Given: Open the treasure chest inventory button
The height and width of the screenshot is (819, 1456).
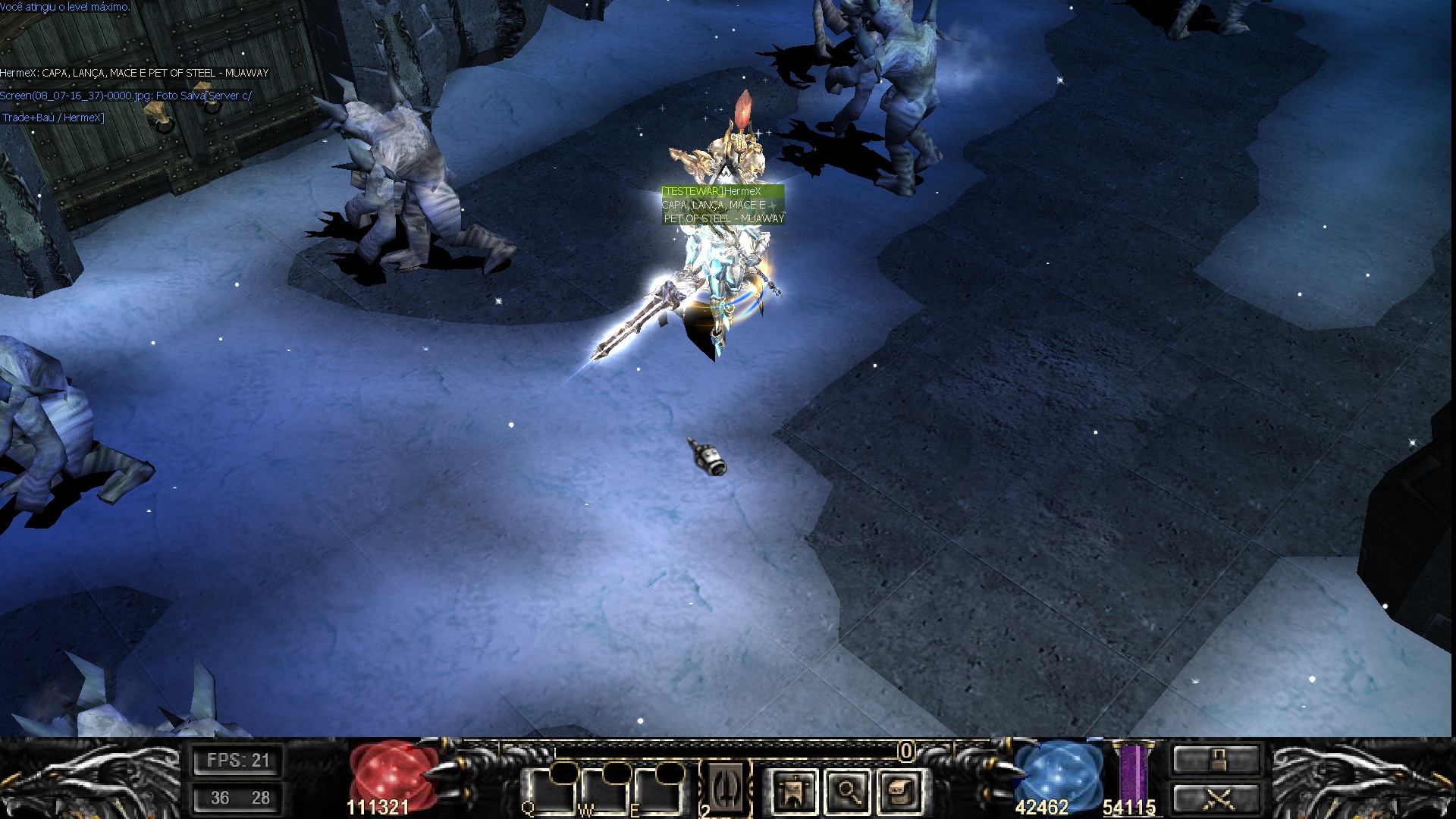Looking at the screenshot, I should [x=901, y=792].
